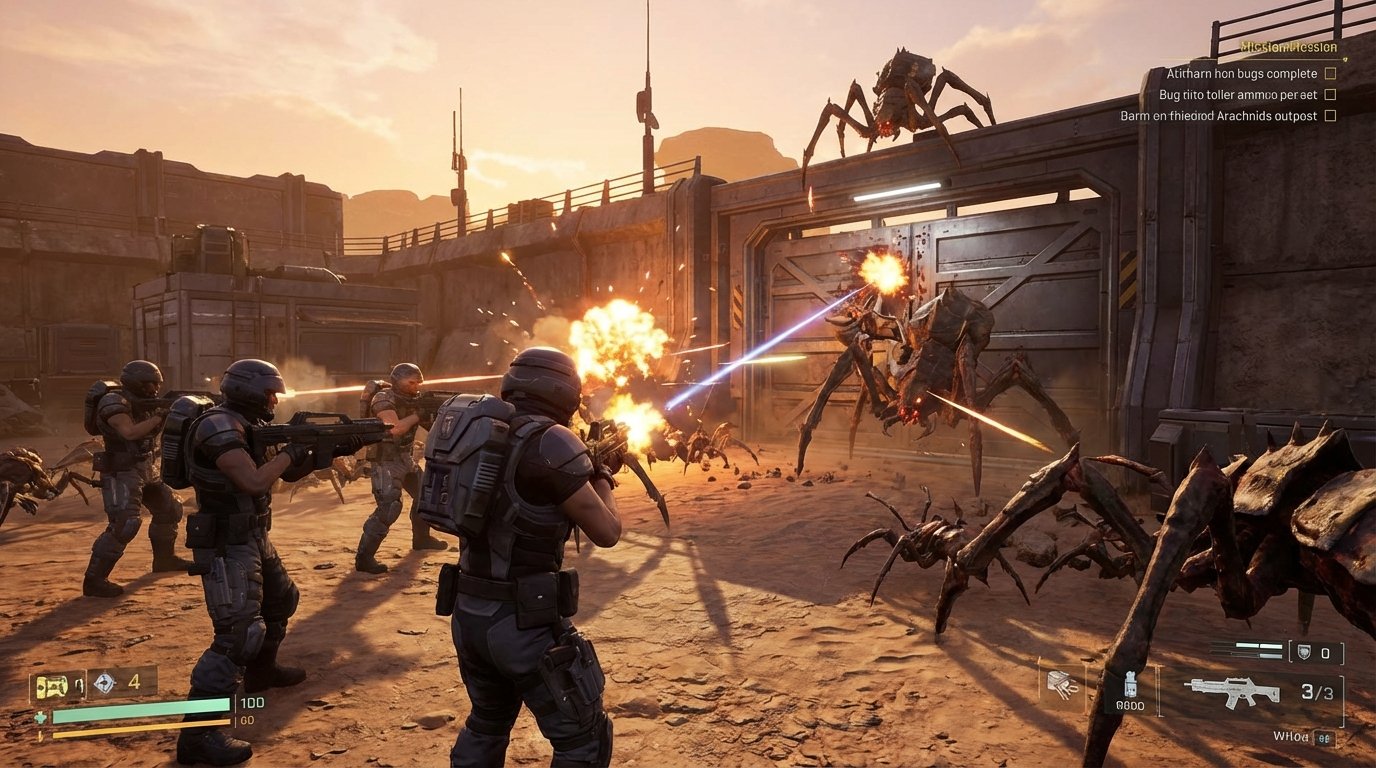
Task: Click the green health cross icon
Action: (40, 717)
